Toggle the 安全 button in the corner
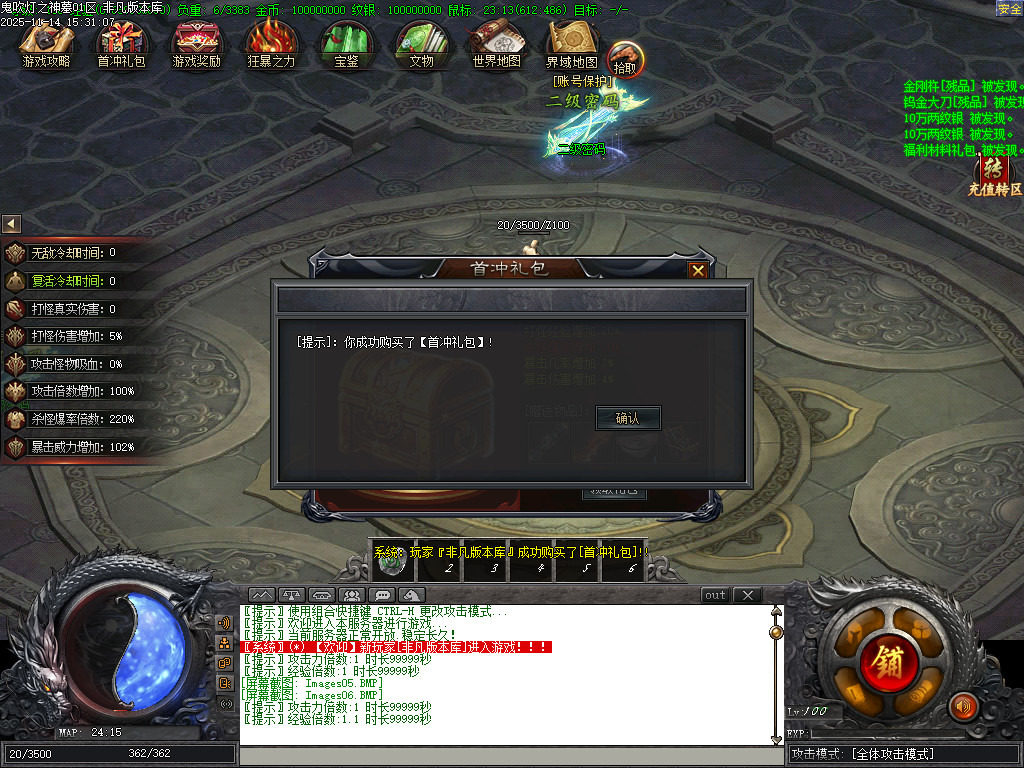Screen dimensions: 1024x768 [x=1009, y=9]
